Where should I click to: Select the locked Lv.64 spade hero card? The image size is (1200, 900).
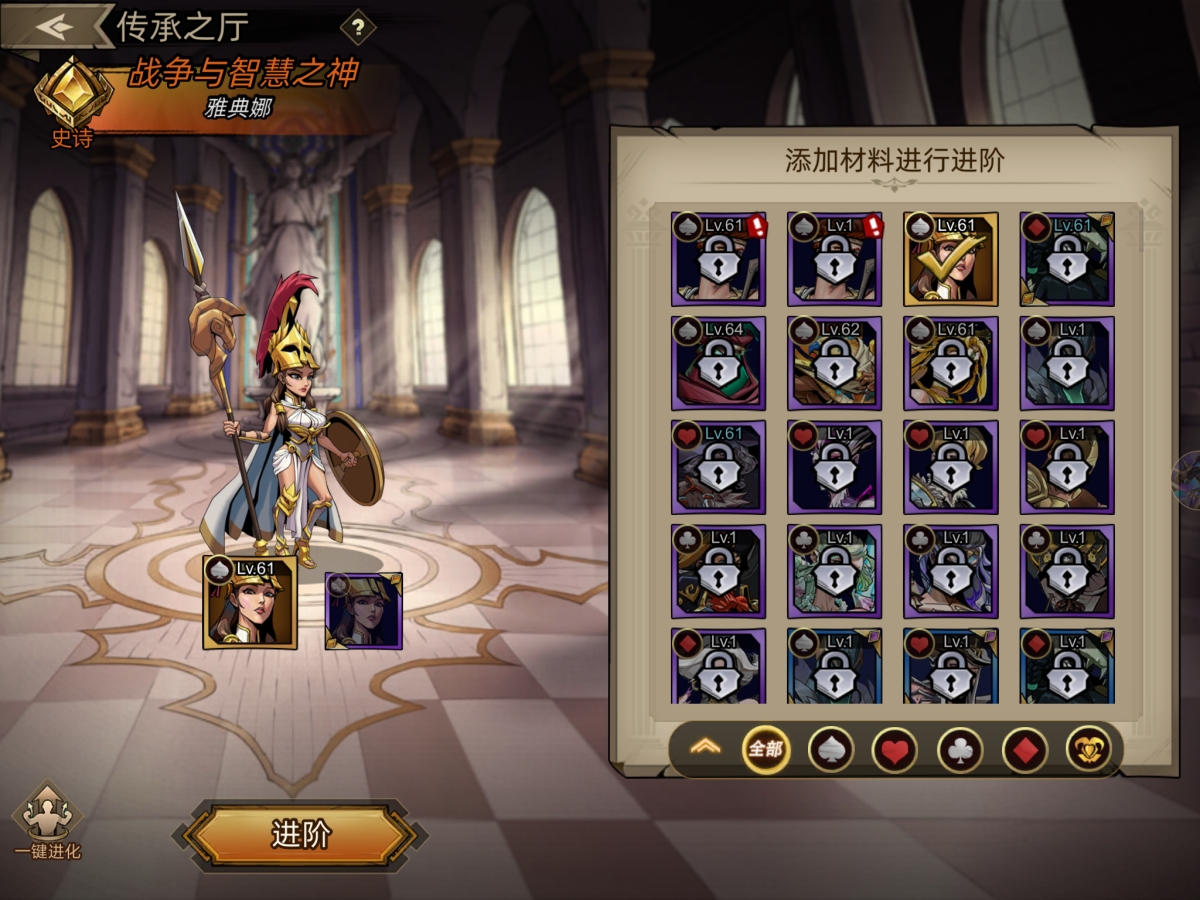tap(718, 363)
